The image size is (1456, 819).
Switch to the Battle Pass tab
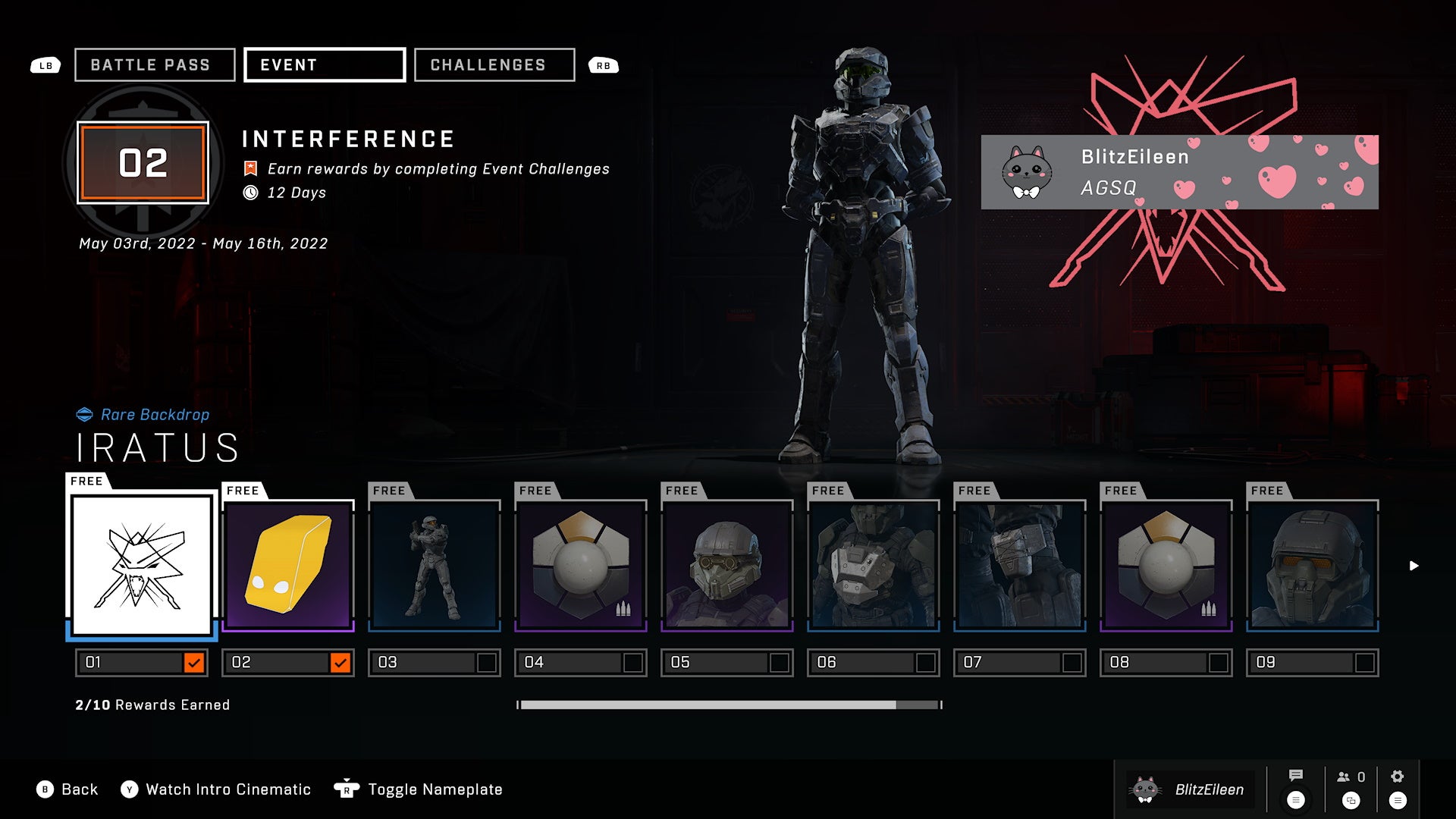(153, 64)
